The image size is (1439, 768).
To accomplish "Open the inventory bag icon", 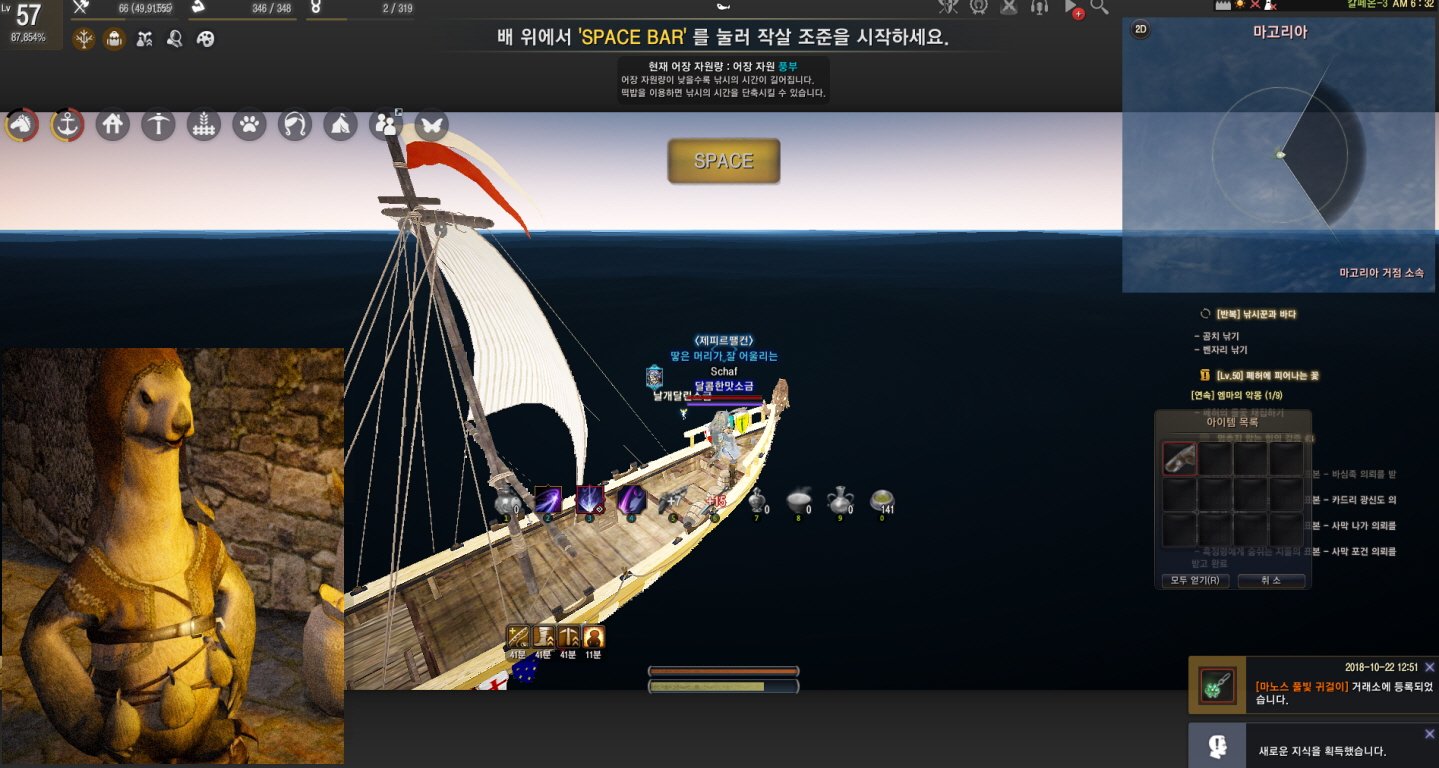I will [114, 38].
